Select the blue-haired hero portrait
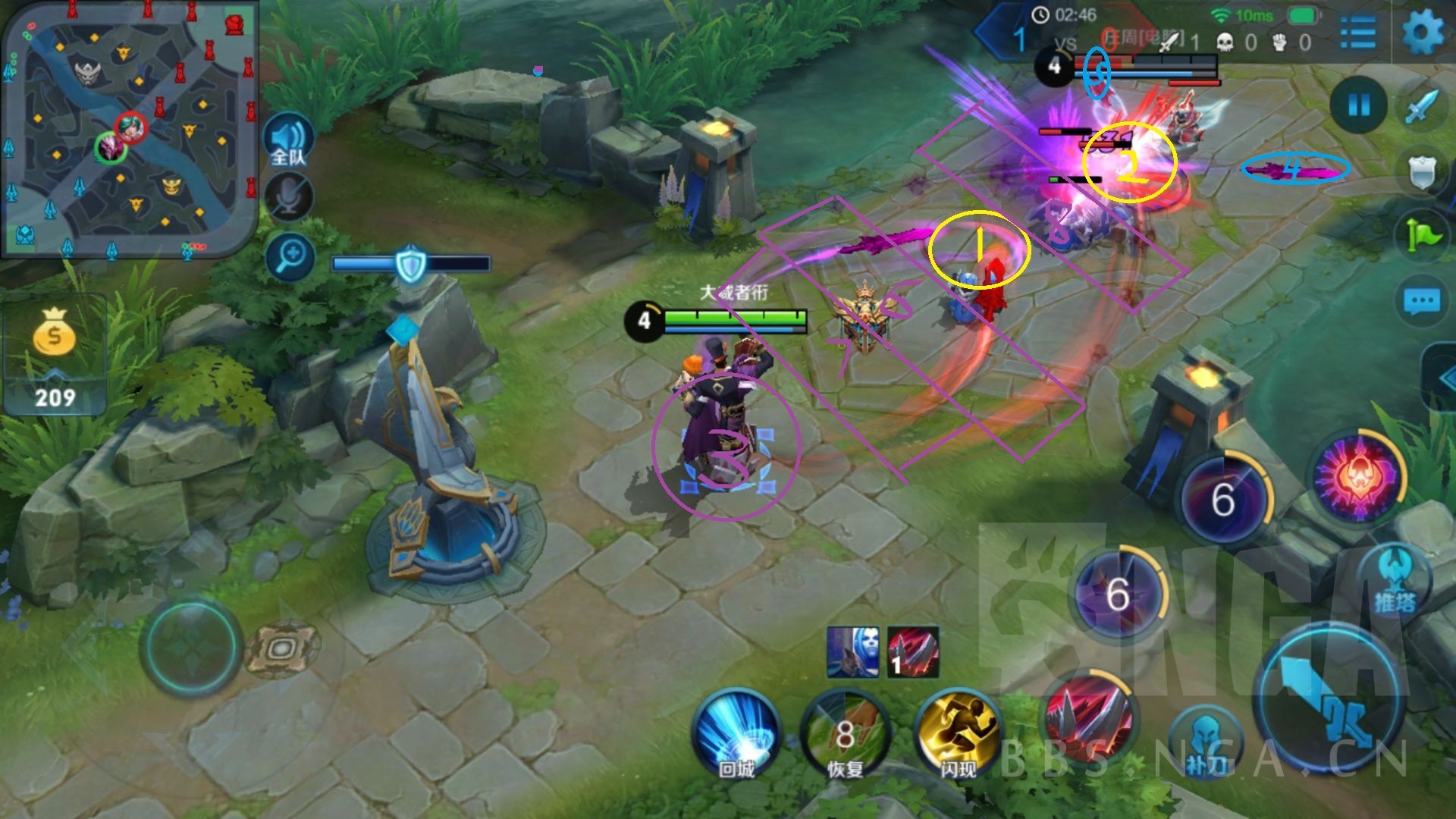The width and height of the screenshot is (1456, 819). (x=853, y=651)
